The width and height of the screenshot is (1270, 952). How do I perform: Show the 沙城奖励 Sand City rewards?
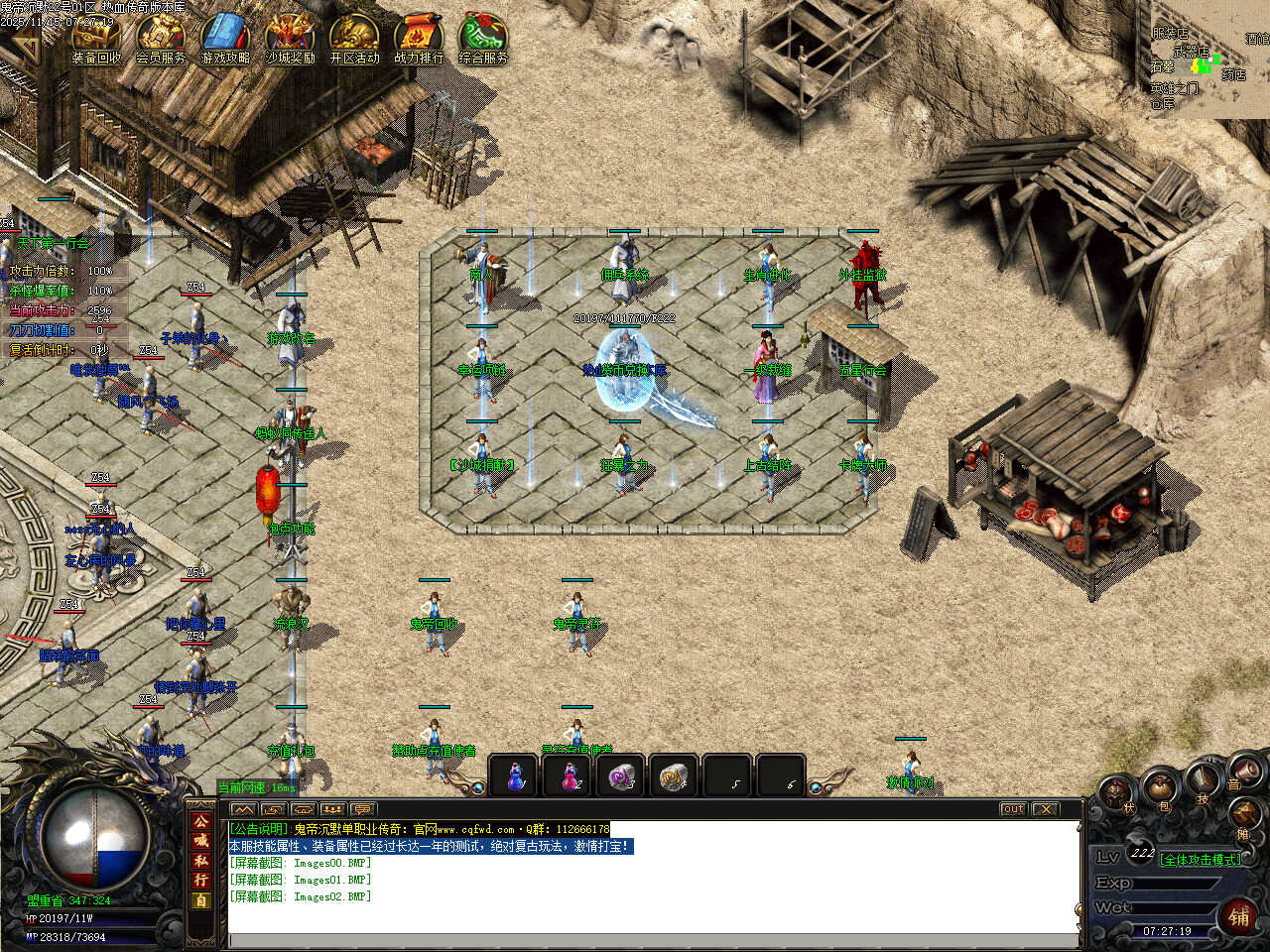click(290, 38)
